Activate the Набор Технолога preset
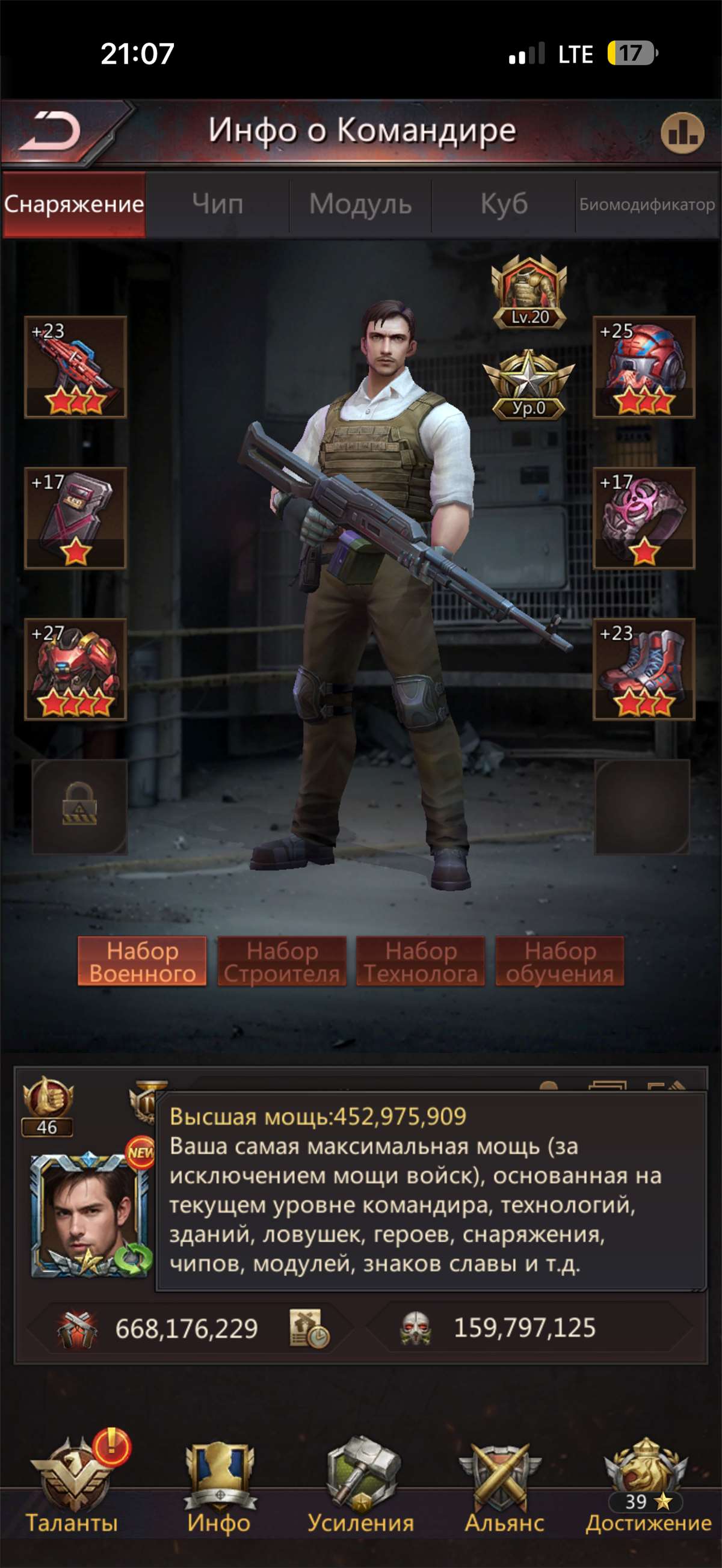 (x=421, y=961)
